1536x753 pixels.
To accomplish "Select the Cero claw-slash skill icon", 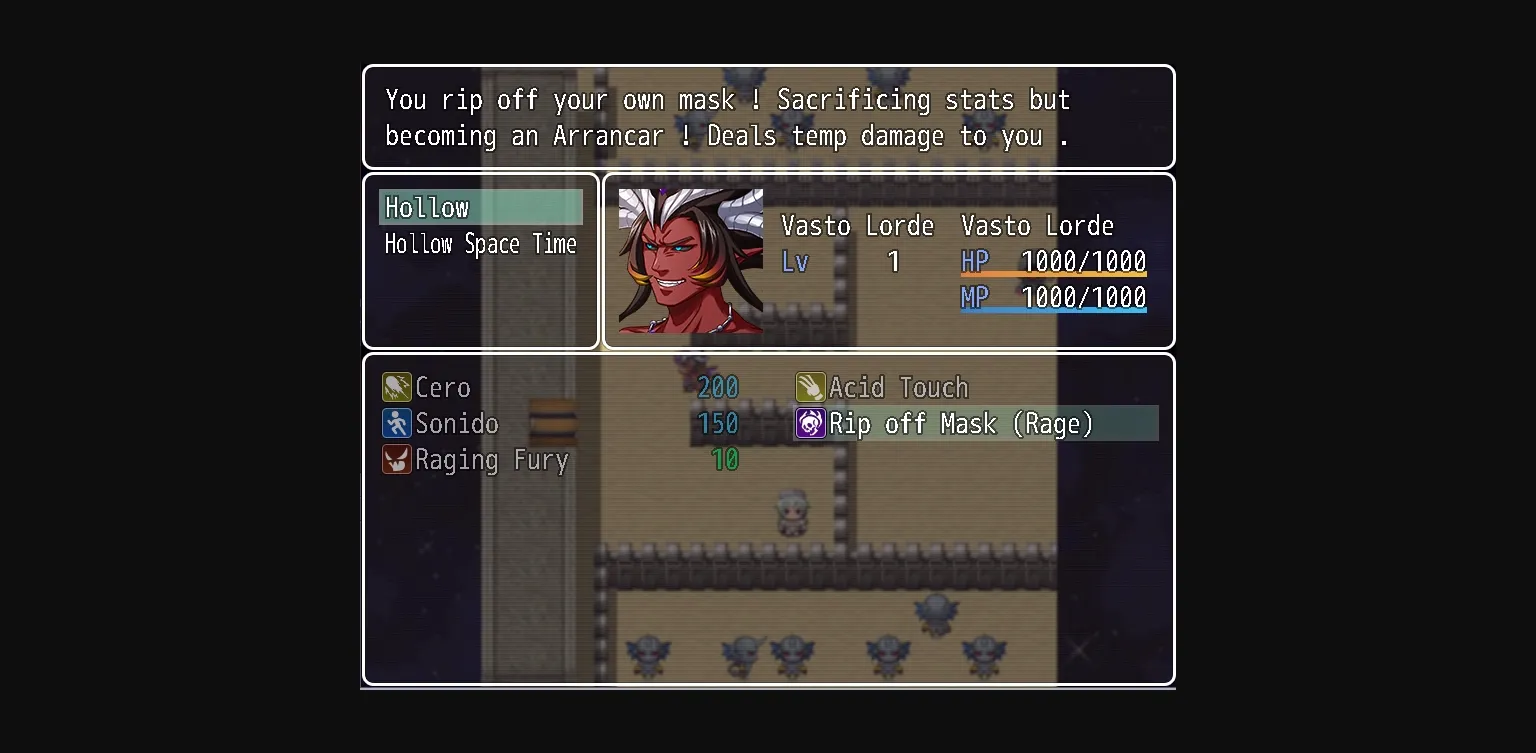I will (x=396, y=387).
